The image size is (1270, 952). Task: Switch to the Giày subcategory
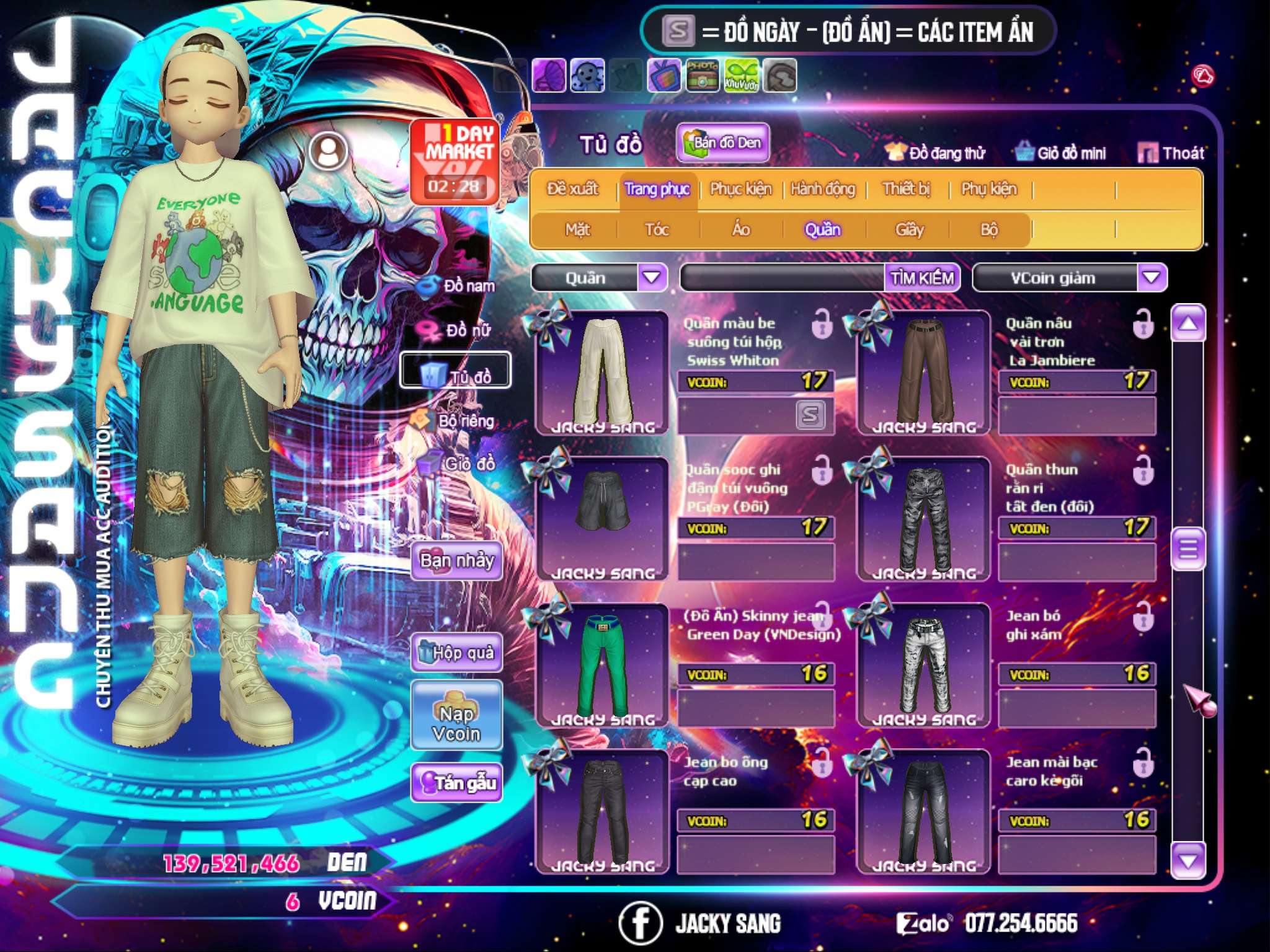point(909,230)
